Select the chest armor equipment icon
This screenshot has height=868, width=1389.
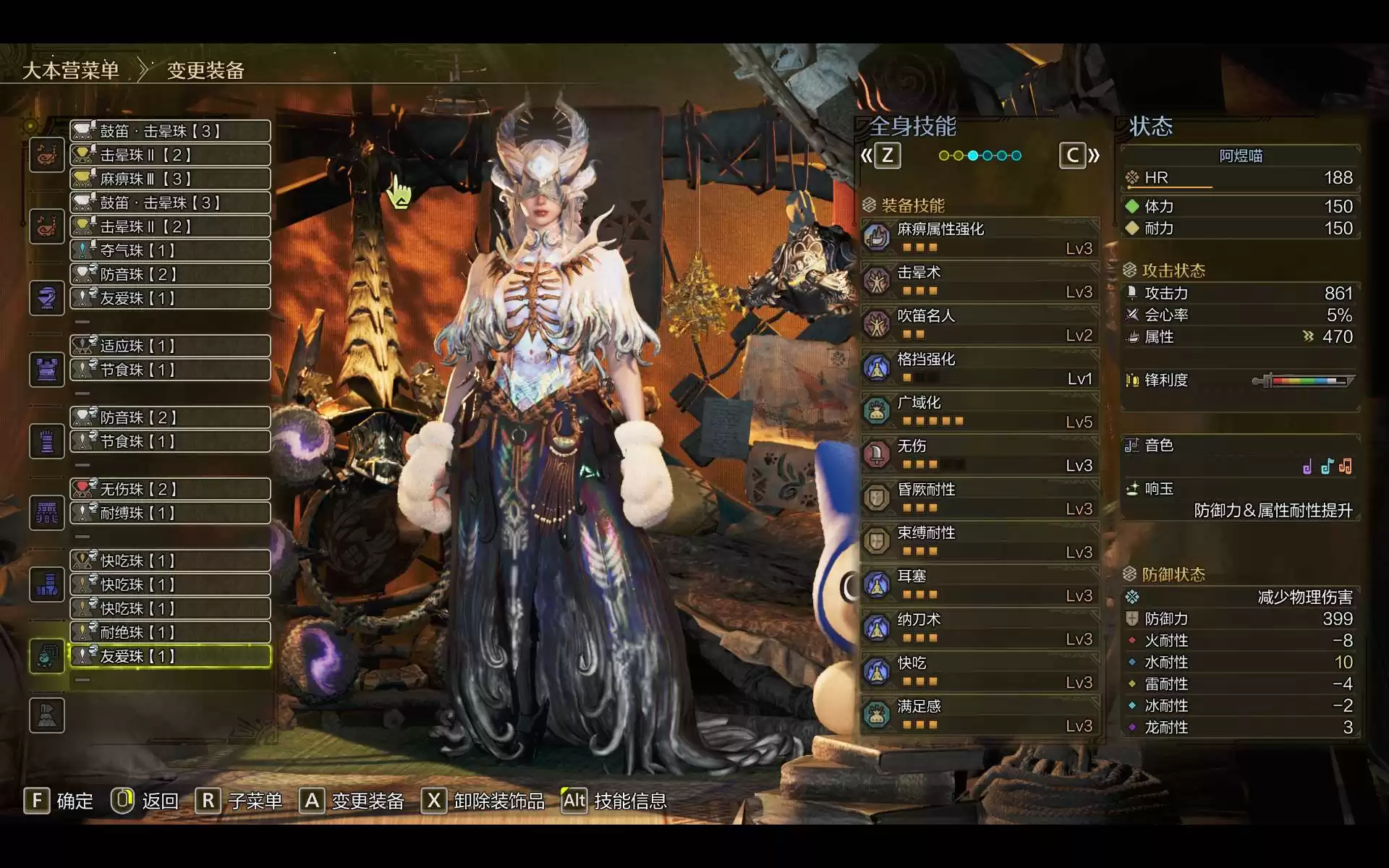[x=47, y=370]
